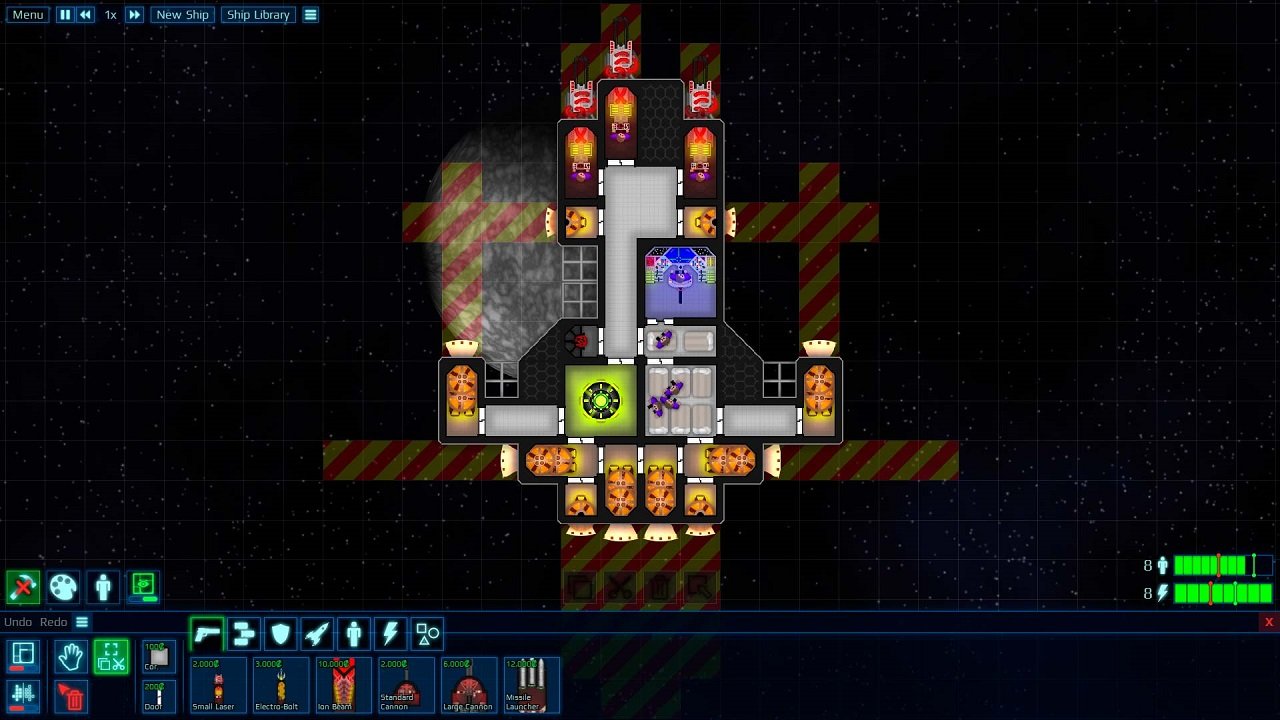Screen dimensions: 1280x720
Task: Switch to paint mode using the palette icon
Action: [63, 587]
